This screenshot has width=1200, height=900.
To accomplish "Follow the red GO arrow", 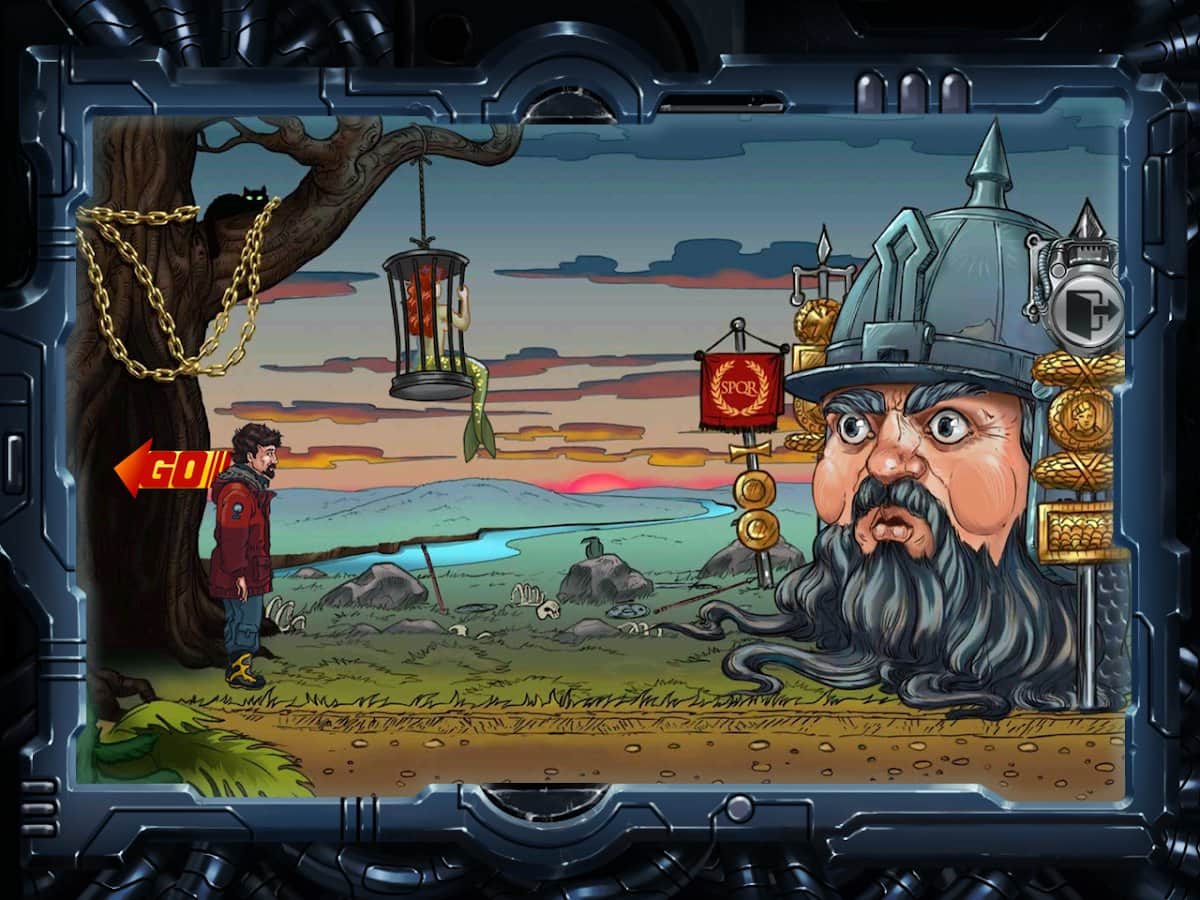I will tap(168, 468).
